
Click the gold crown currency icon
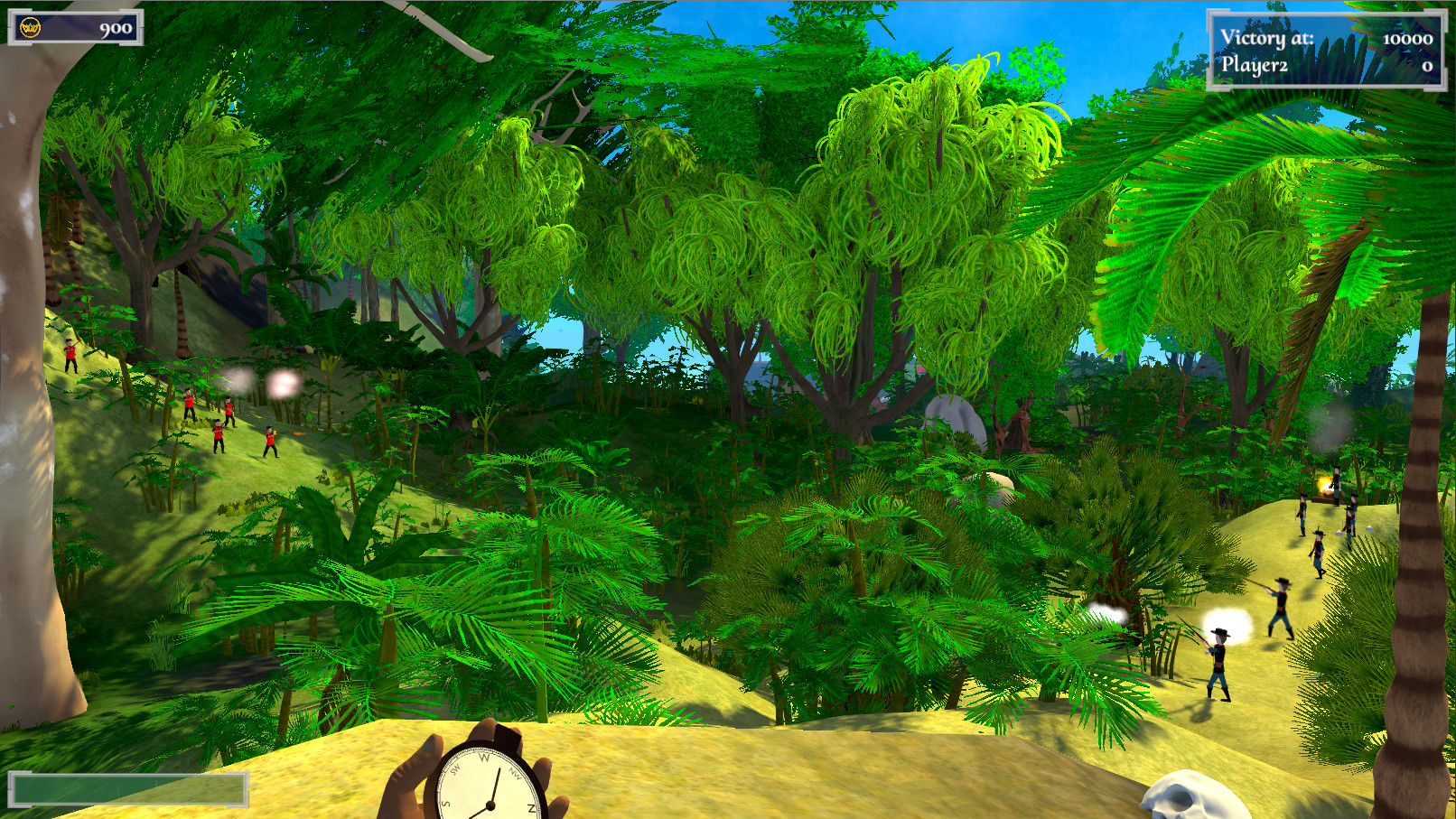[30, 27]
